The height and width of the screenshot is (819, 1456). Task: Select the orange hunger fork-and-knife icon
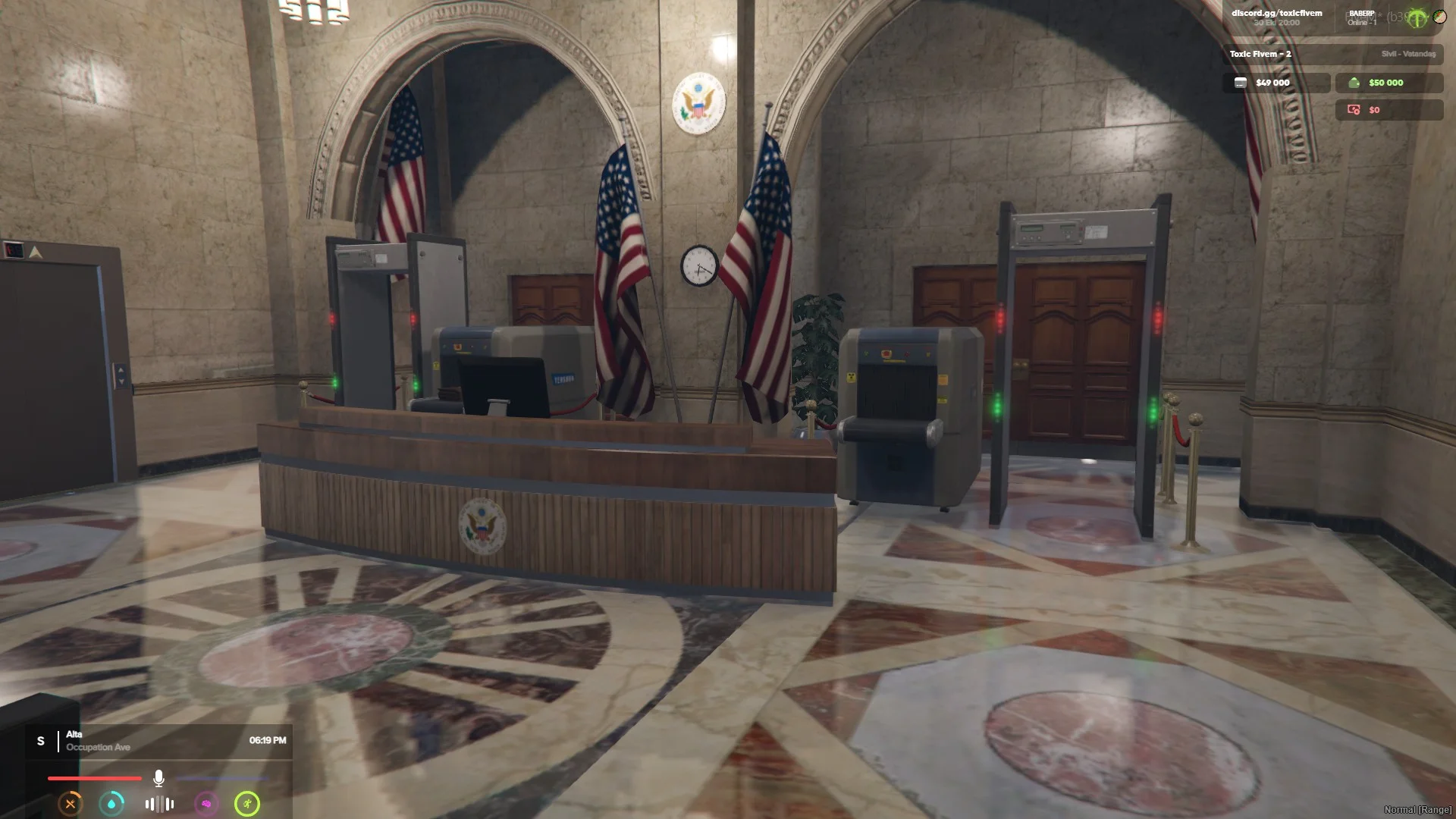[71, 804]
